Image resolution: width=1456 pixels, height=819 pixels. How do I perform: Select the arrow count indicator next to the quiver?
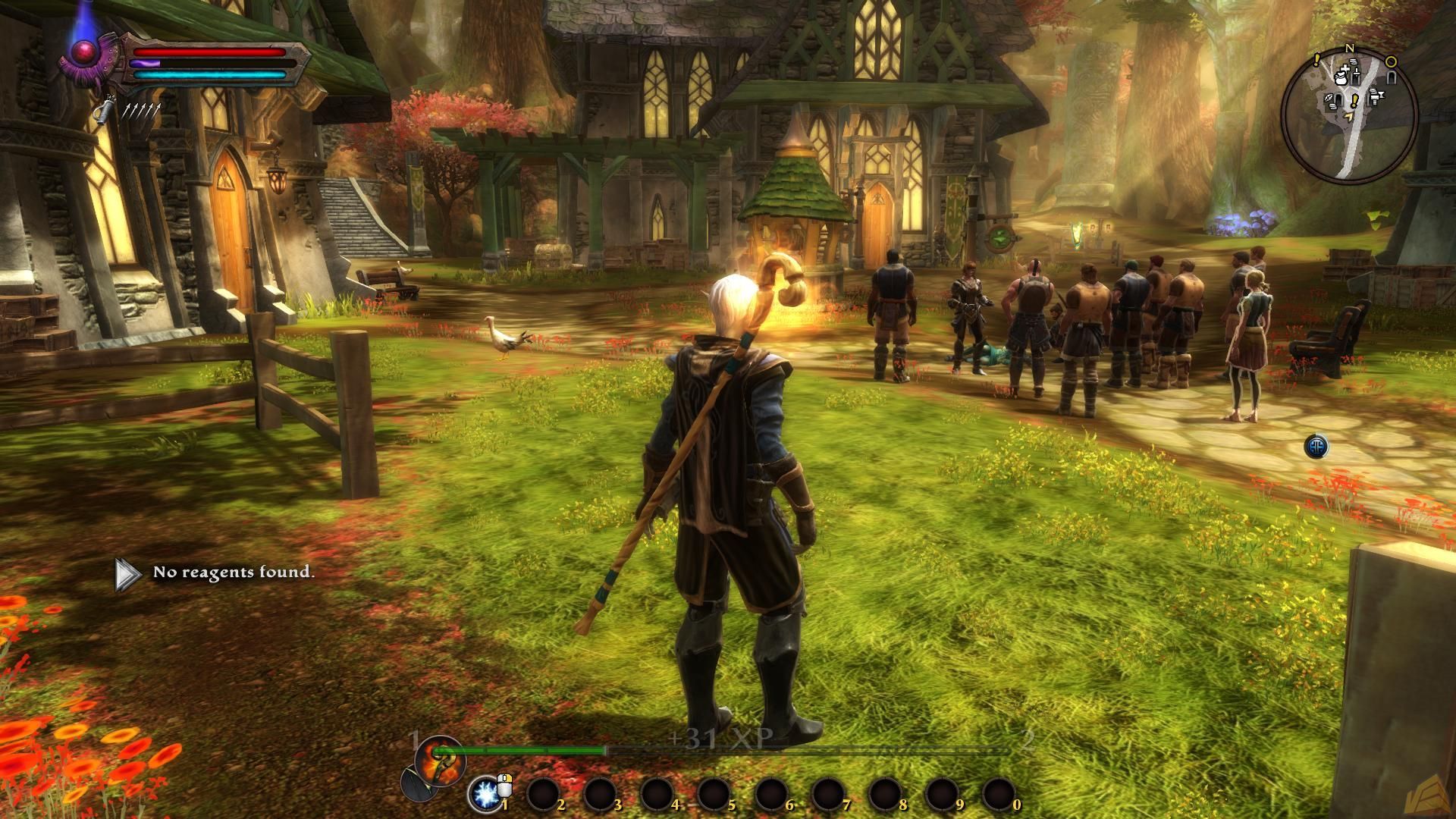point(140,110)
